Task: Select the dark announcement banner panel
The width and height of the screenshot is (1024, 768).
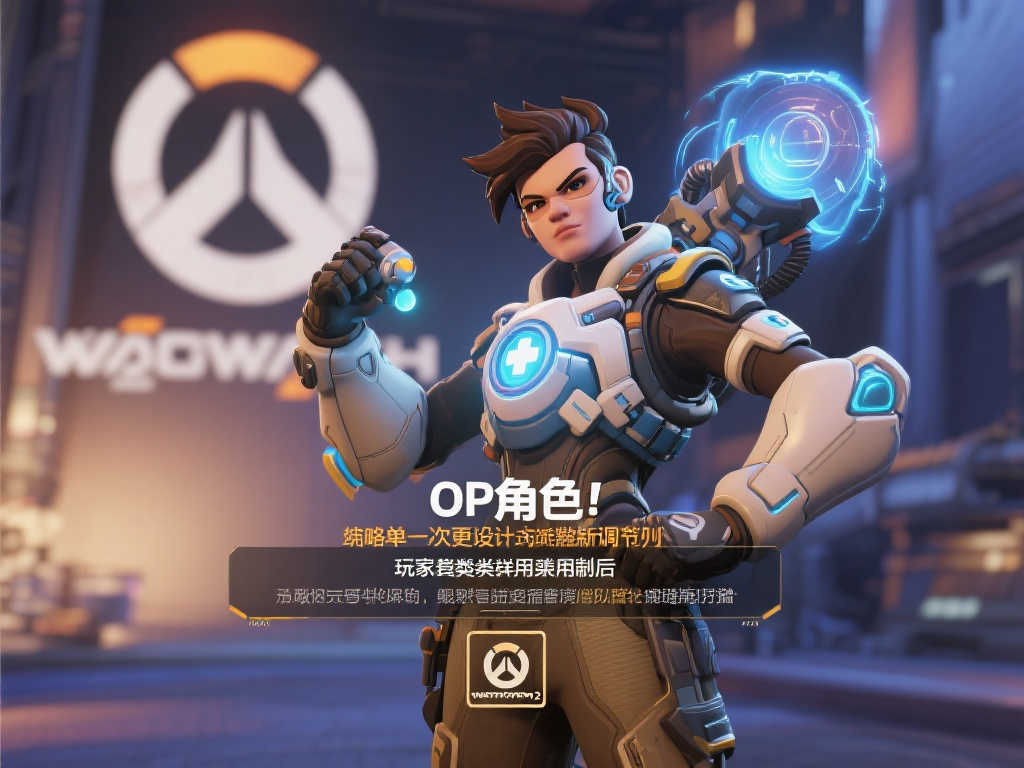Action: click(x=504, y=582)
